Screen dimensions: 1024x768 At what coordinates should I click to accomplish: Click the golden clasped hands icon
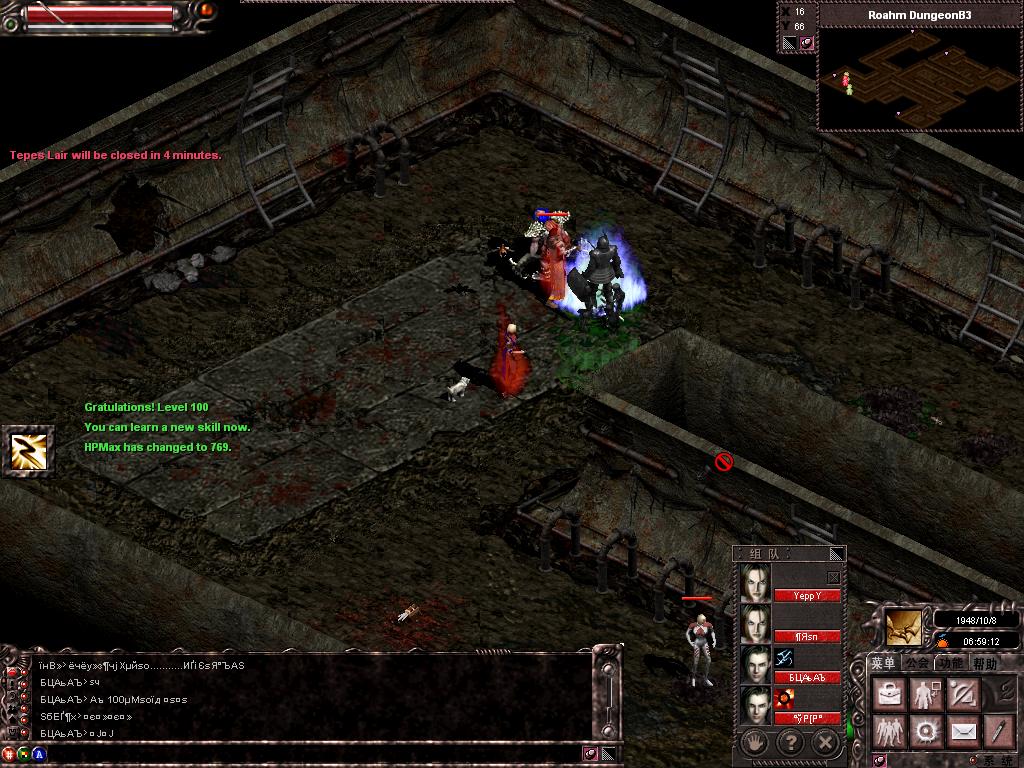click(904, 627)
